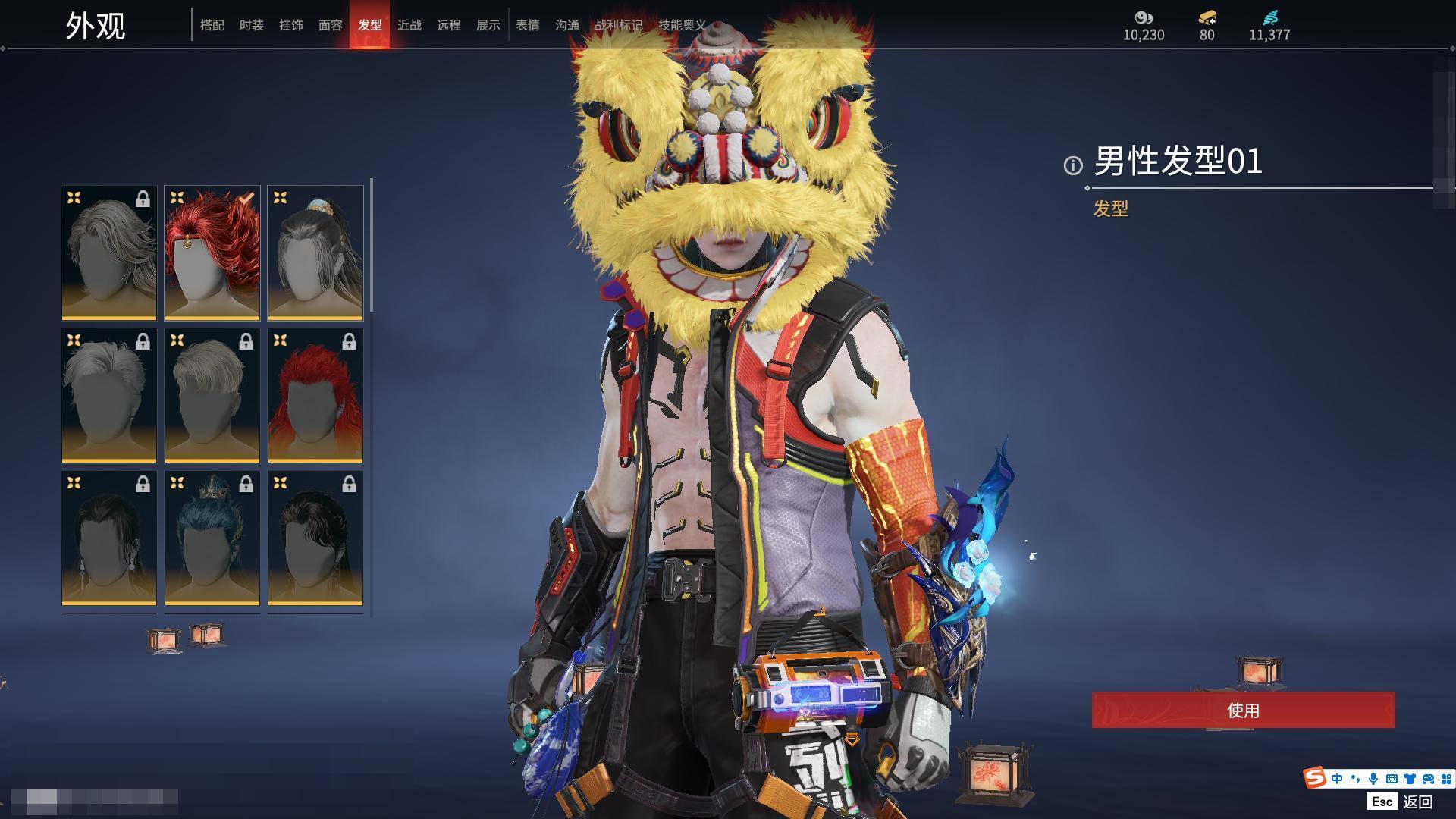Select the 沟通 tab
This screenshot has width=1456, height=819.
coord(567,25)
